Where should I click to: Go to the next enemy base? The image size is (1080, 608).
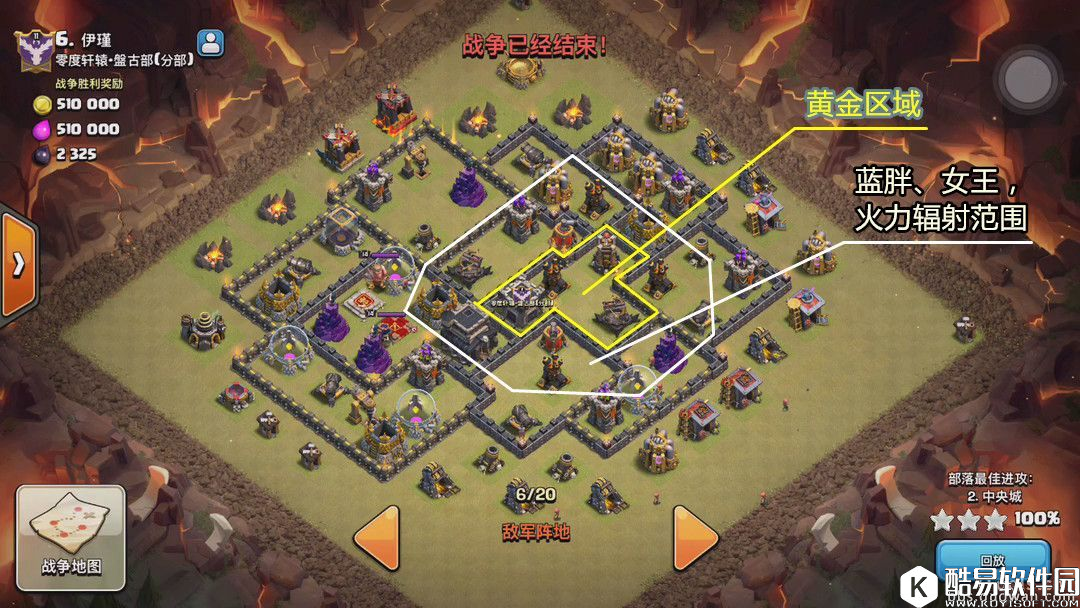[x=696, y=538]
